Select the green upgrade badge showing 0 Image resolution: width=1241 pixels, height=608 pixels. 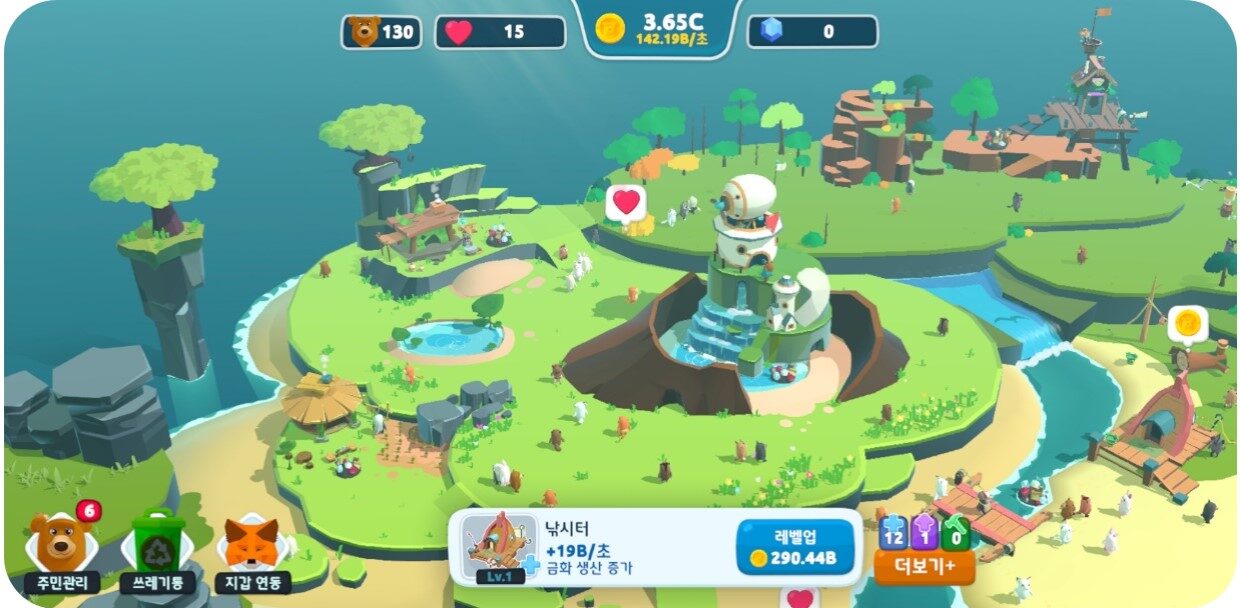[957, 534]
